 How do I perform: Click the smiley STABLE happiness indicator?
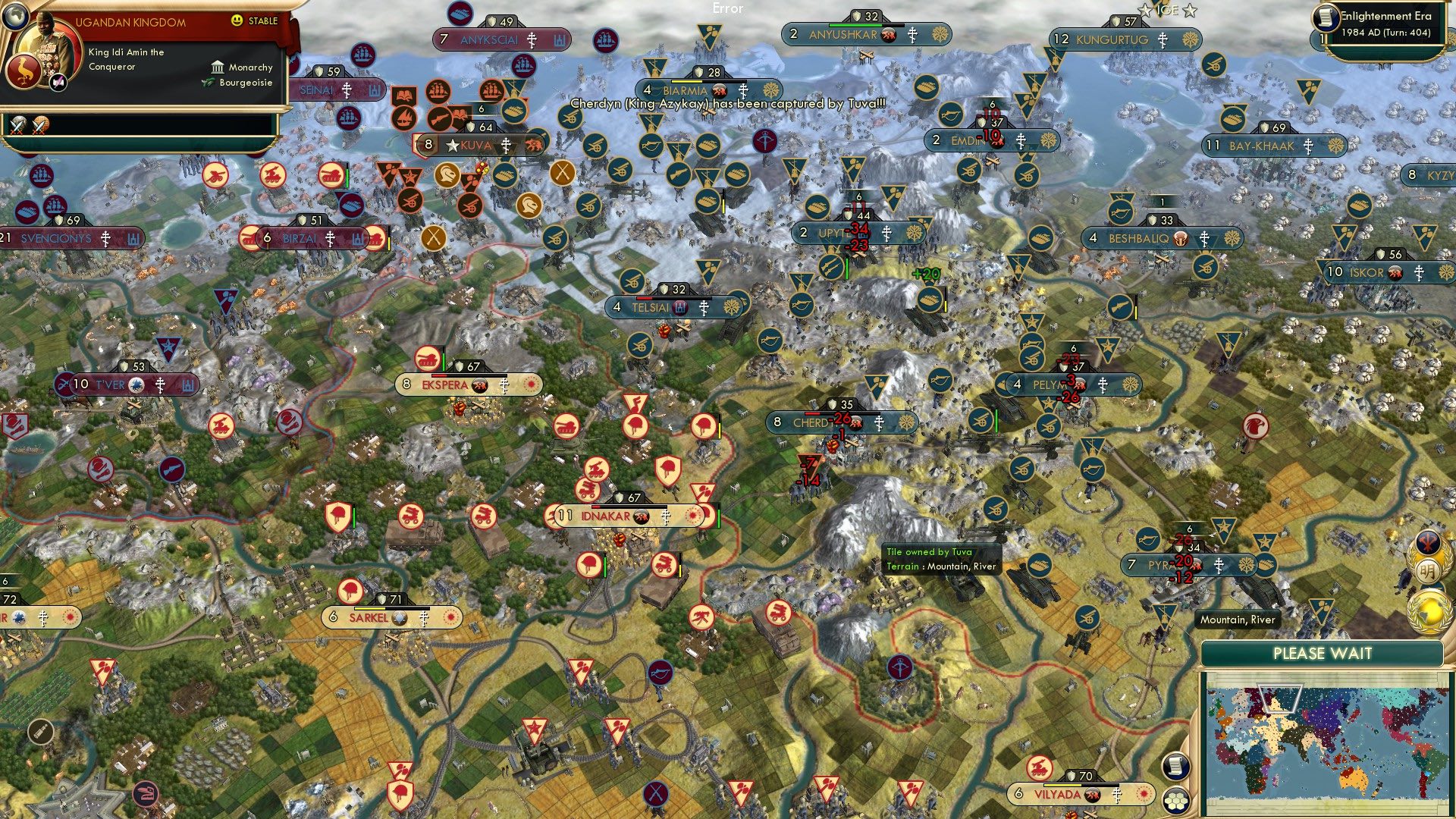(237, 20)
